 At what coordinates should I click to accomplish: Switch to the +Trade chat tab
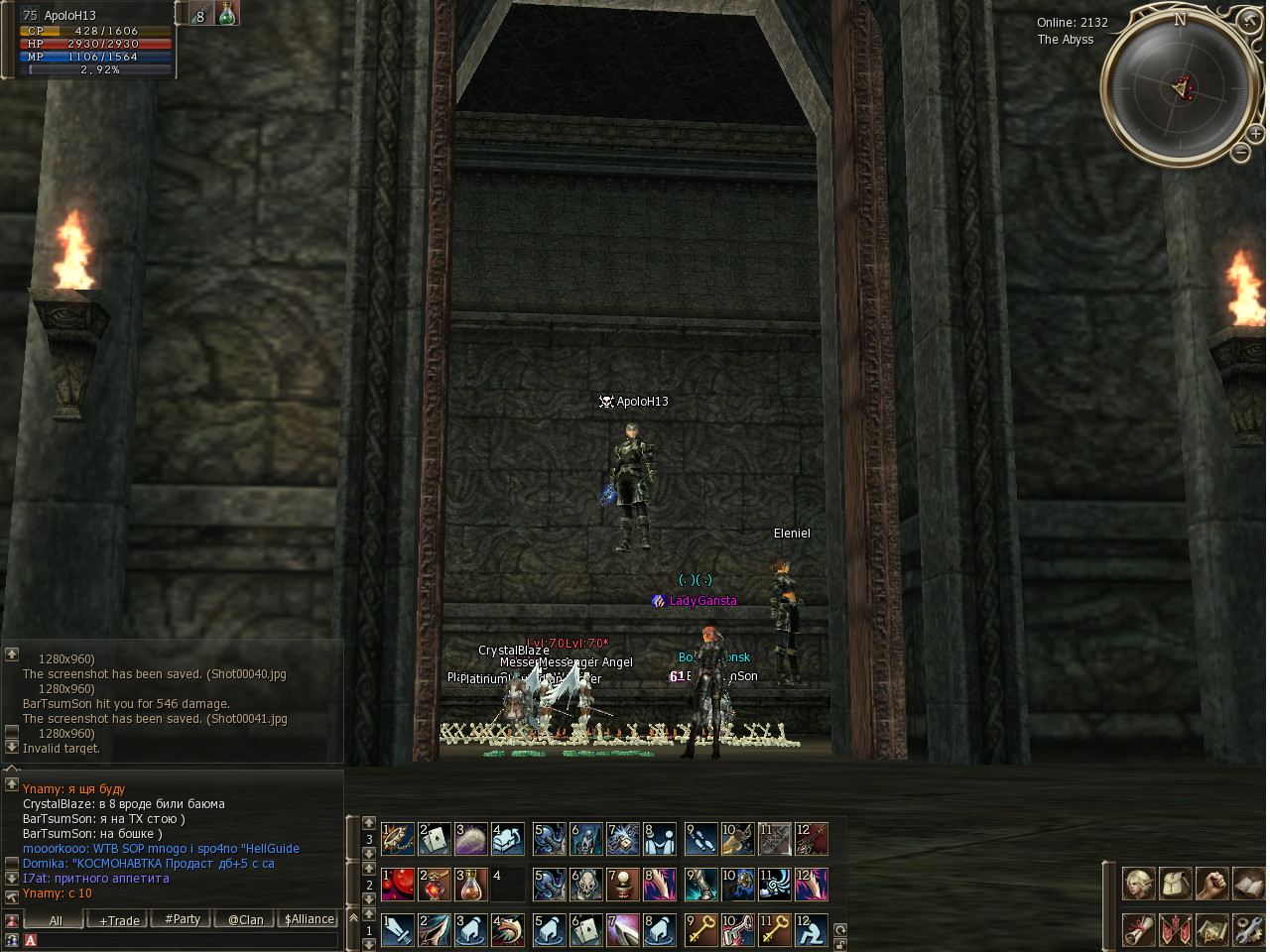[x=119, y=920]
